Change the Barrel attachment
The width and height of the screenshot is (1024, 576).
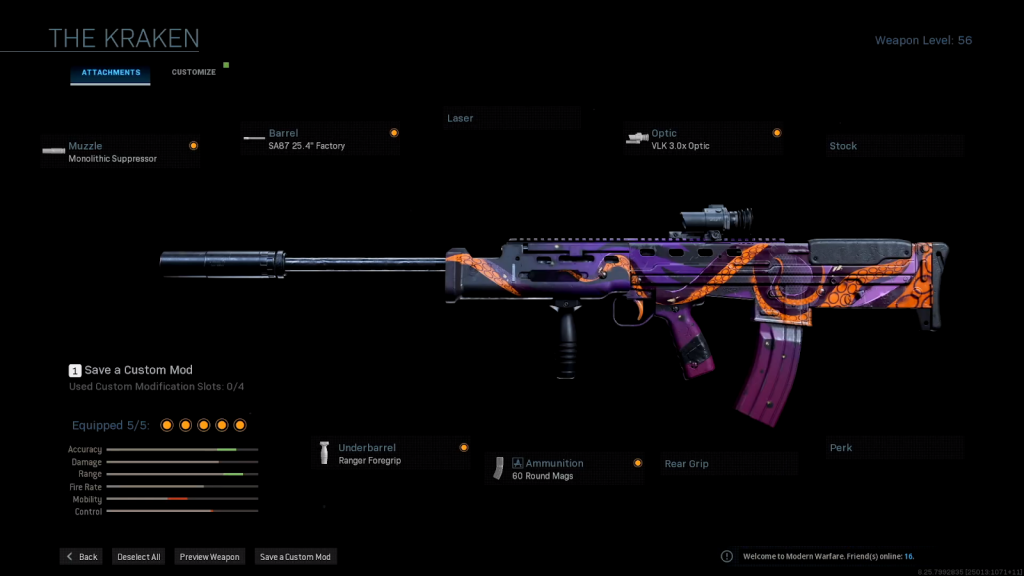point(320,139)
